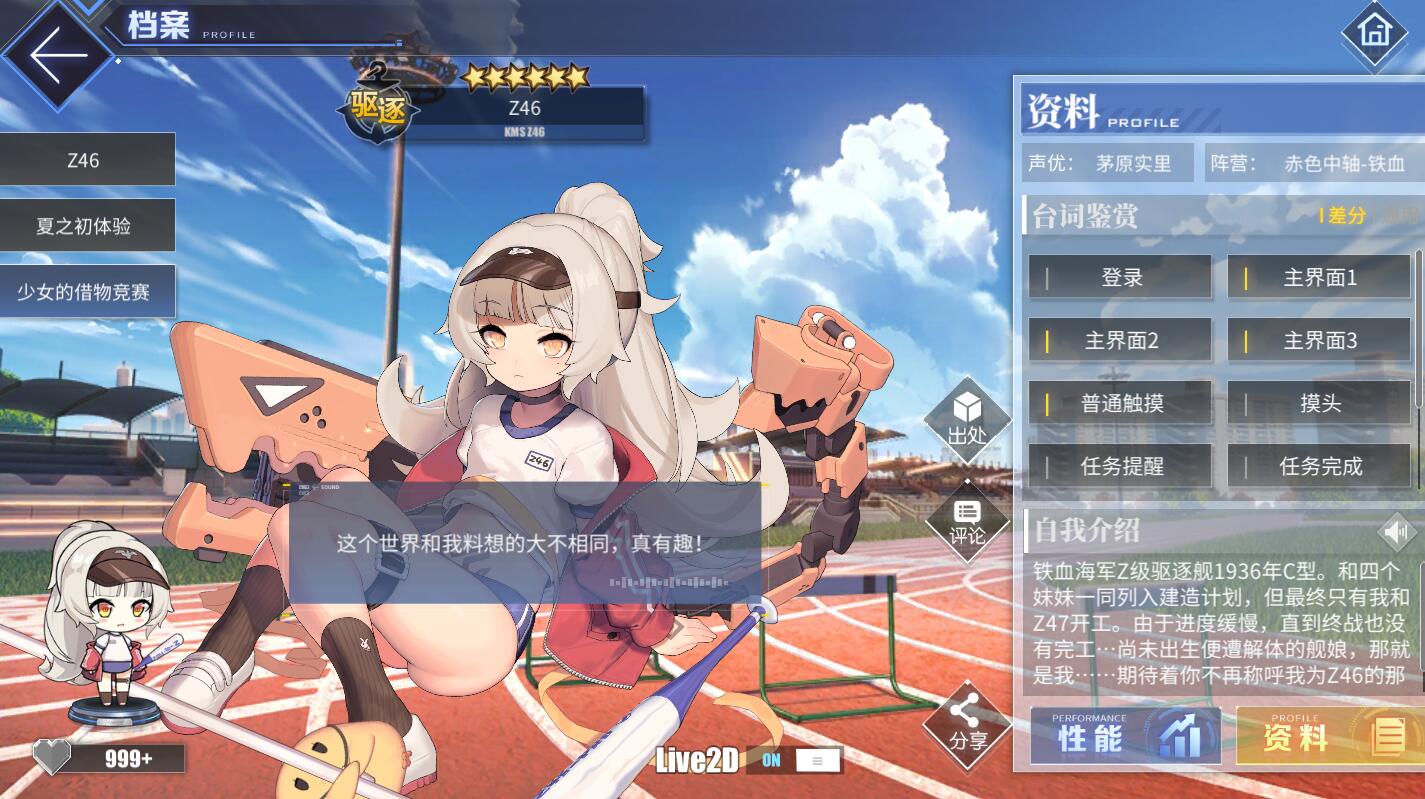Switch to the 性能 performance tab

(1125, 737)
